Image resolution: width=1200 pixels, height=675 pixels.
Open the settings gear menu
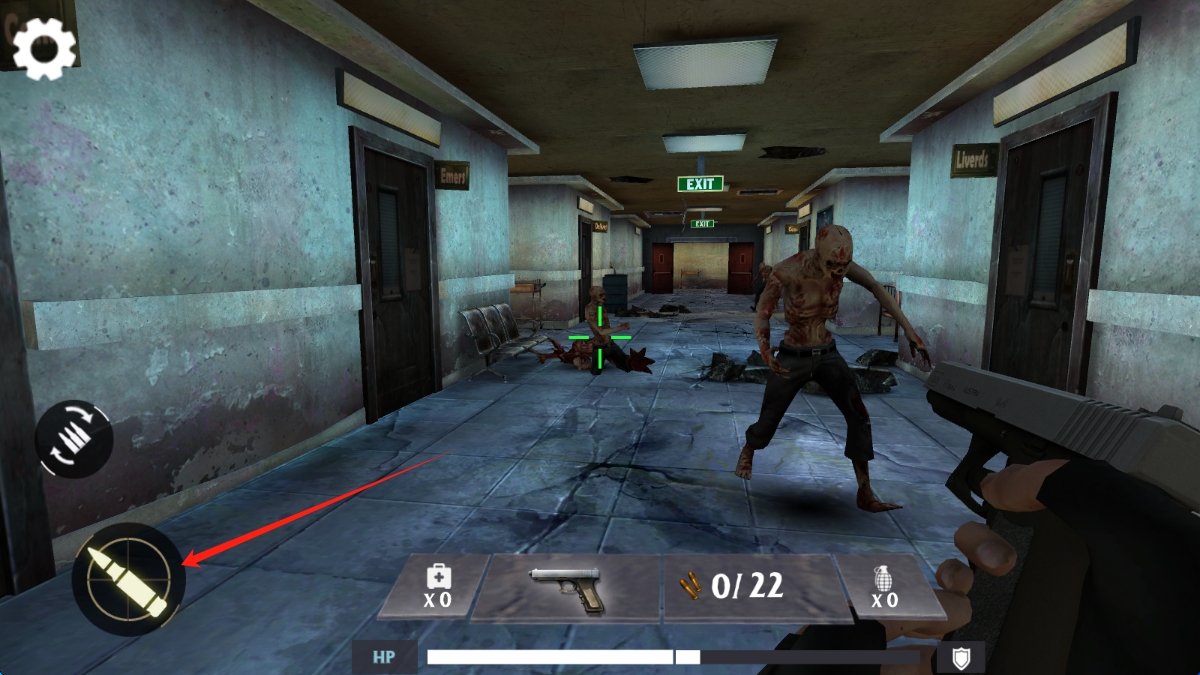click(x=43, y=48)
